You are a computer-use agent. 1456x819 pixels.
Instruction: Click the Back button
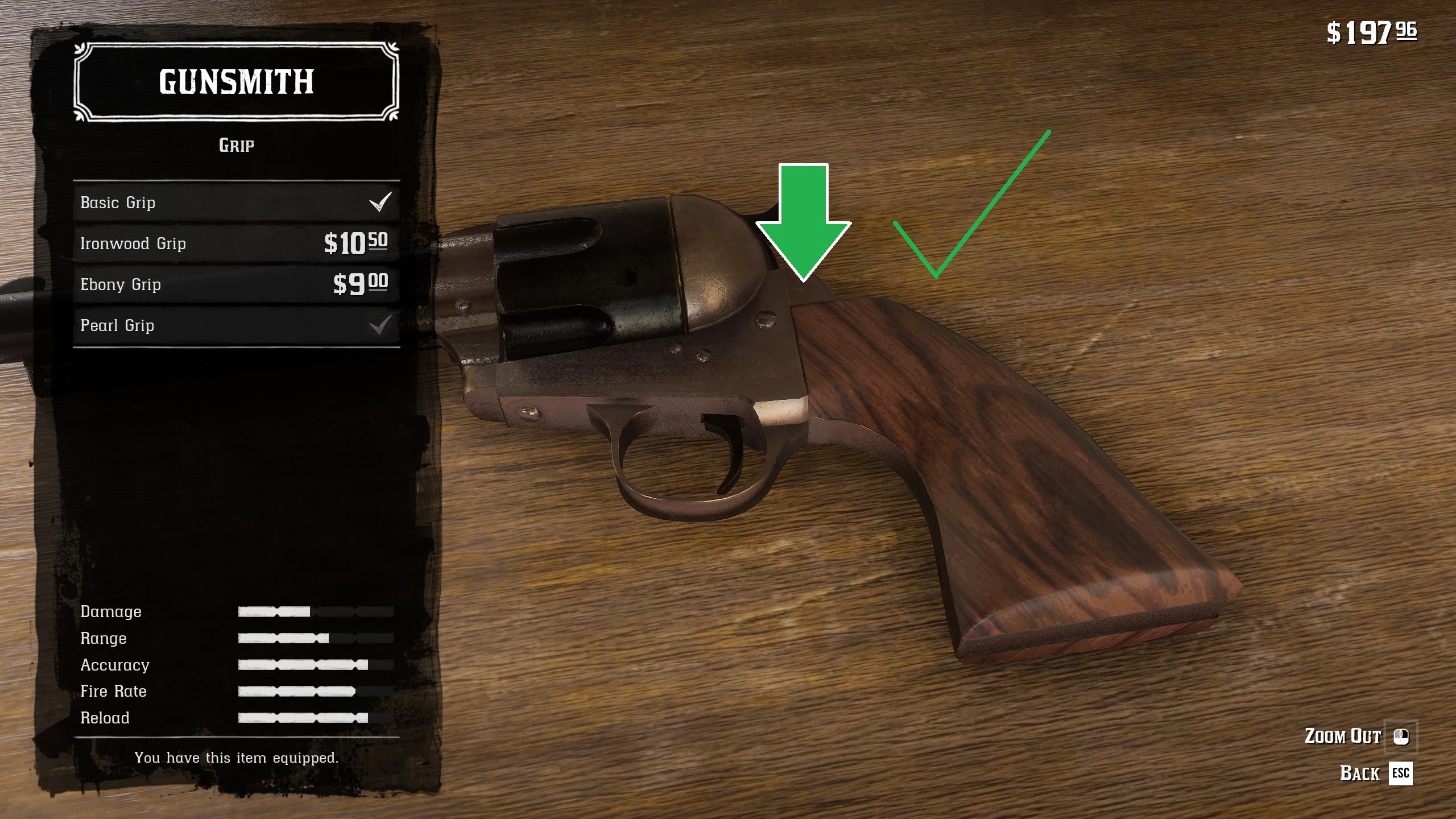(1375, 773)
